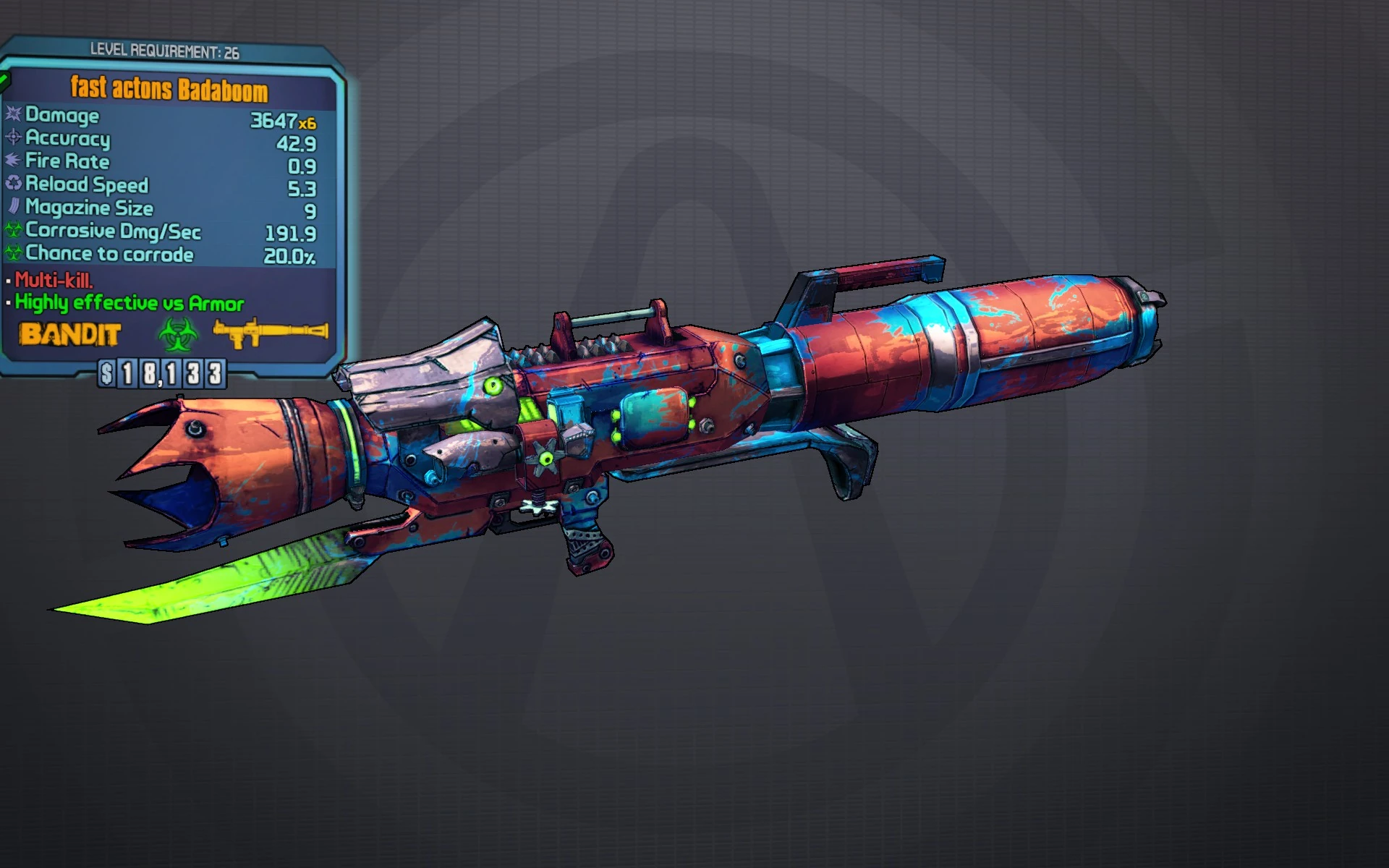Click the large green biohazard element symbol

pos(177,335)
